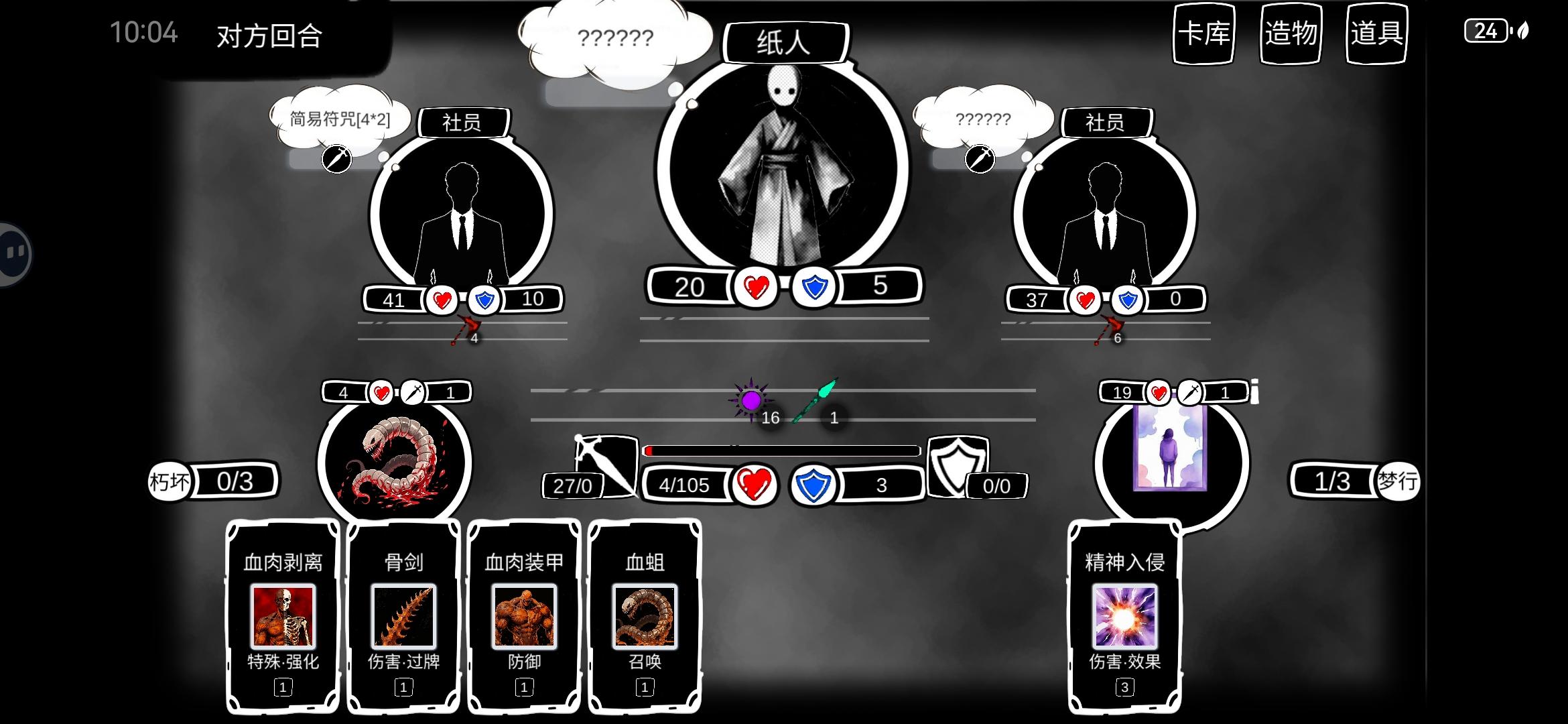
Task: Click the 对方回合 turn banner
Action: coord(268,37)
